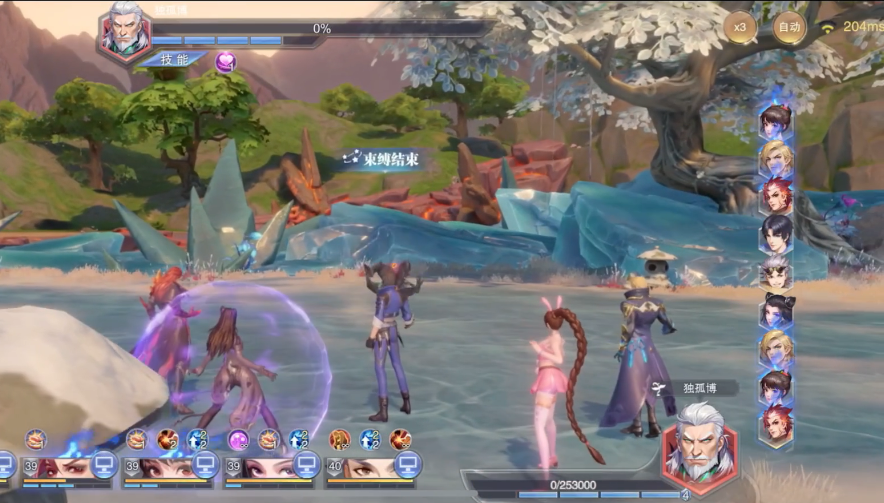
Task: Toggle the 自动 auto-battle button
Action: tap(790, 27)
